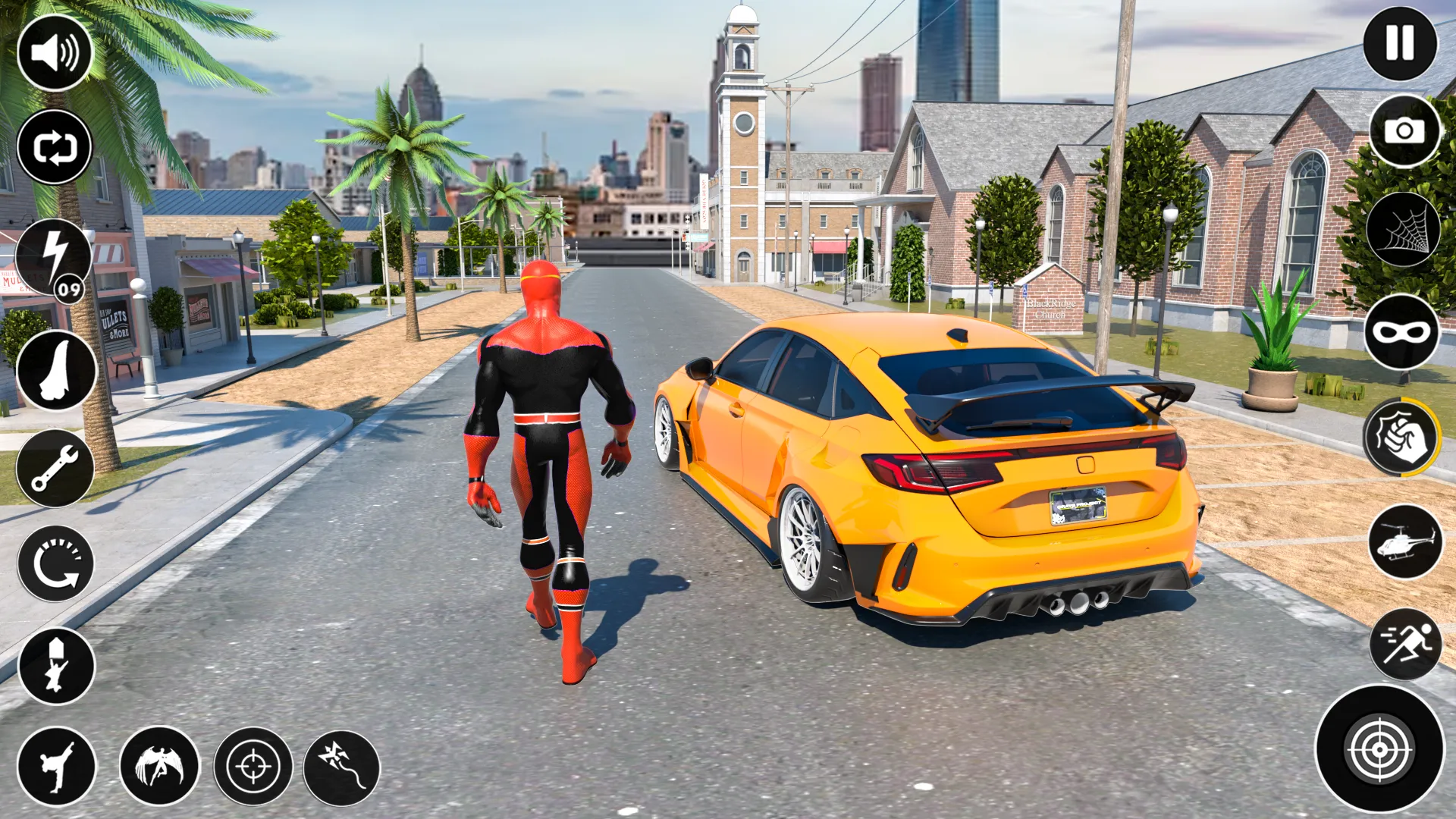
Task: Mute the game sound
Action: coord(53,52)
